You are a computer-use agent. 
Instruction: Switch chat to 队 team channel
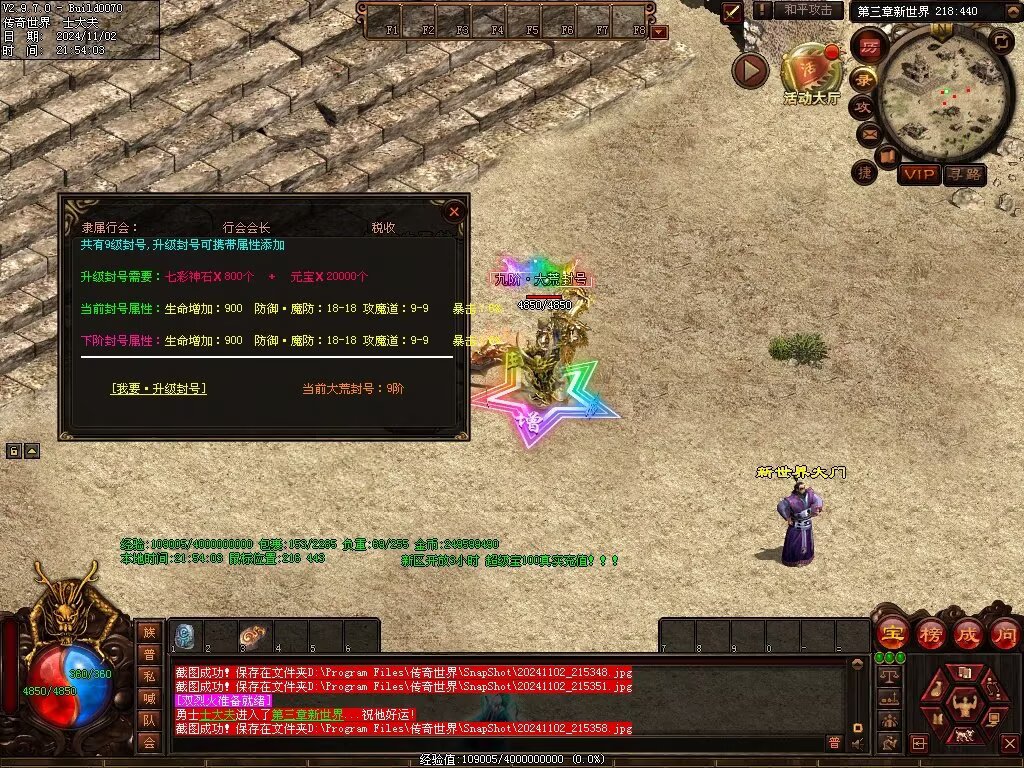[149, 720]
